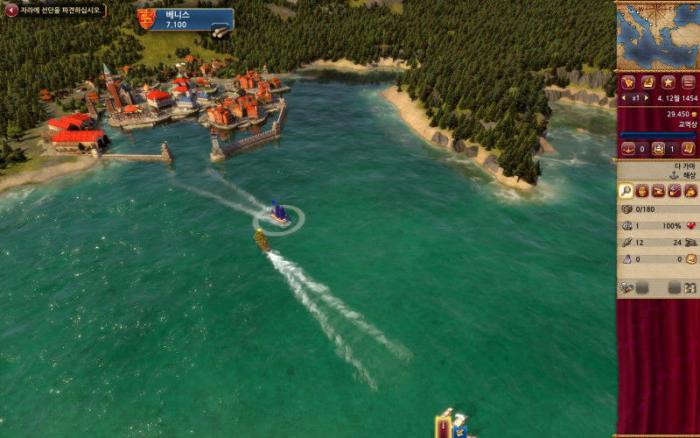This screenshot has width=700, height=438.
Task: Click the convoy counter icon
Action: pyautogui.click(x=658, y=148)
